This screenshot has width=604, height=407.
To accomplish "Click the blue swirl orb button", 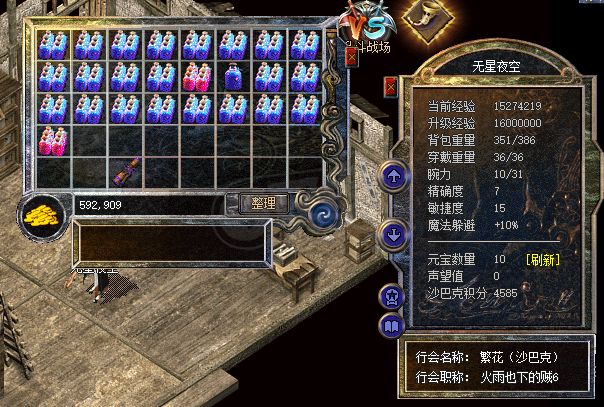I will pyautogui.click(x=322, y=213).
